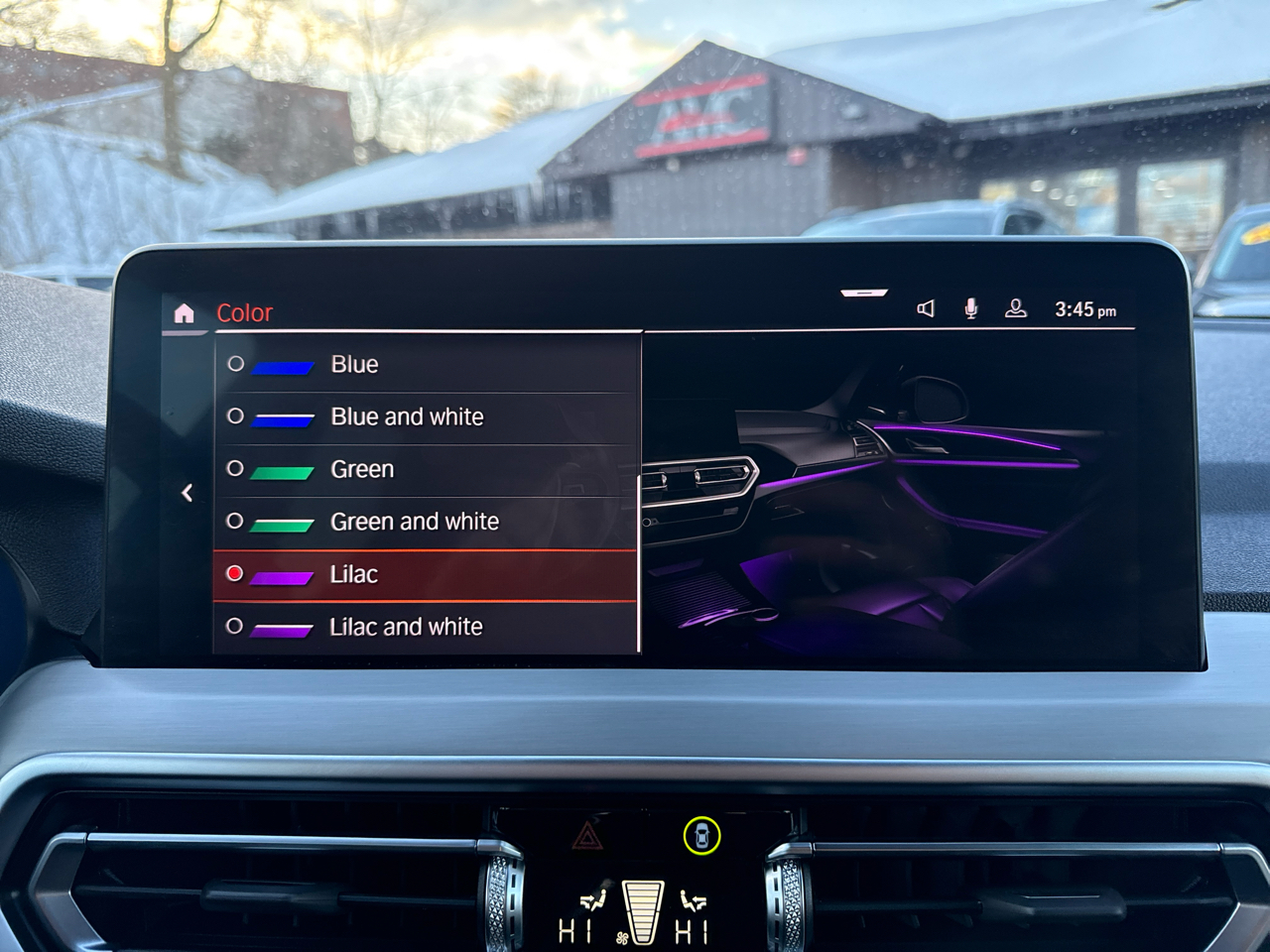Viewport: 1270px width, 952px height.
Task: Switch to Lilac and white lighting
Action: click(x=406, y=627)
